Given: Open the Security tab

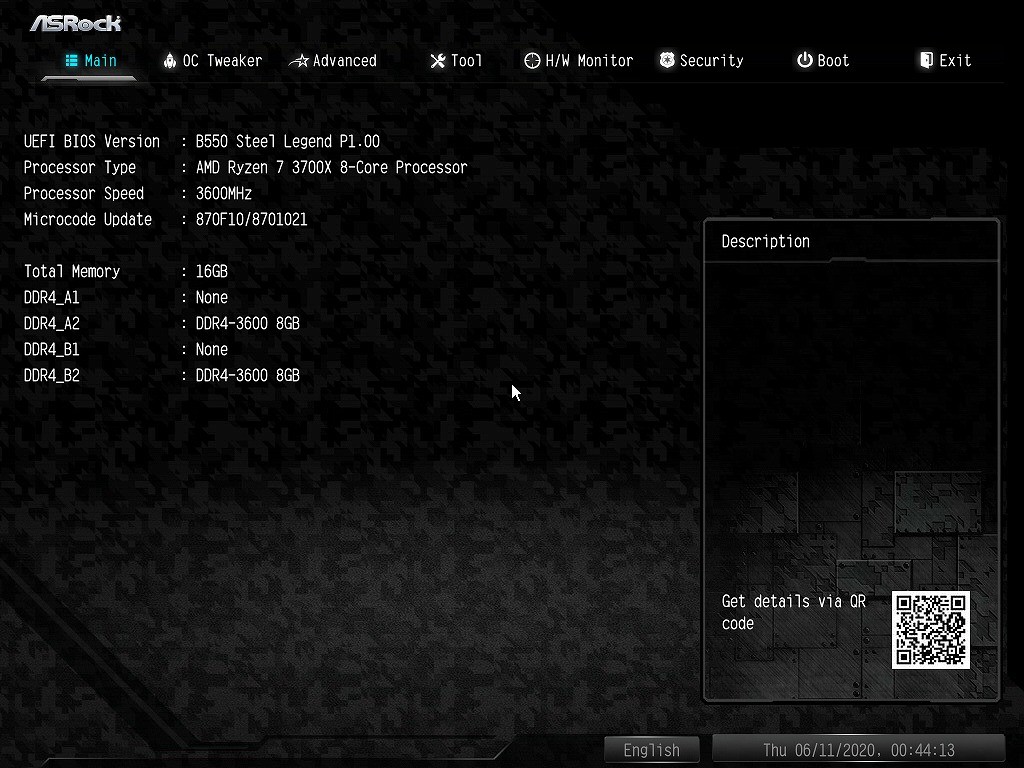Looking at the screenshot, I should click(x=701, y=61).
